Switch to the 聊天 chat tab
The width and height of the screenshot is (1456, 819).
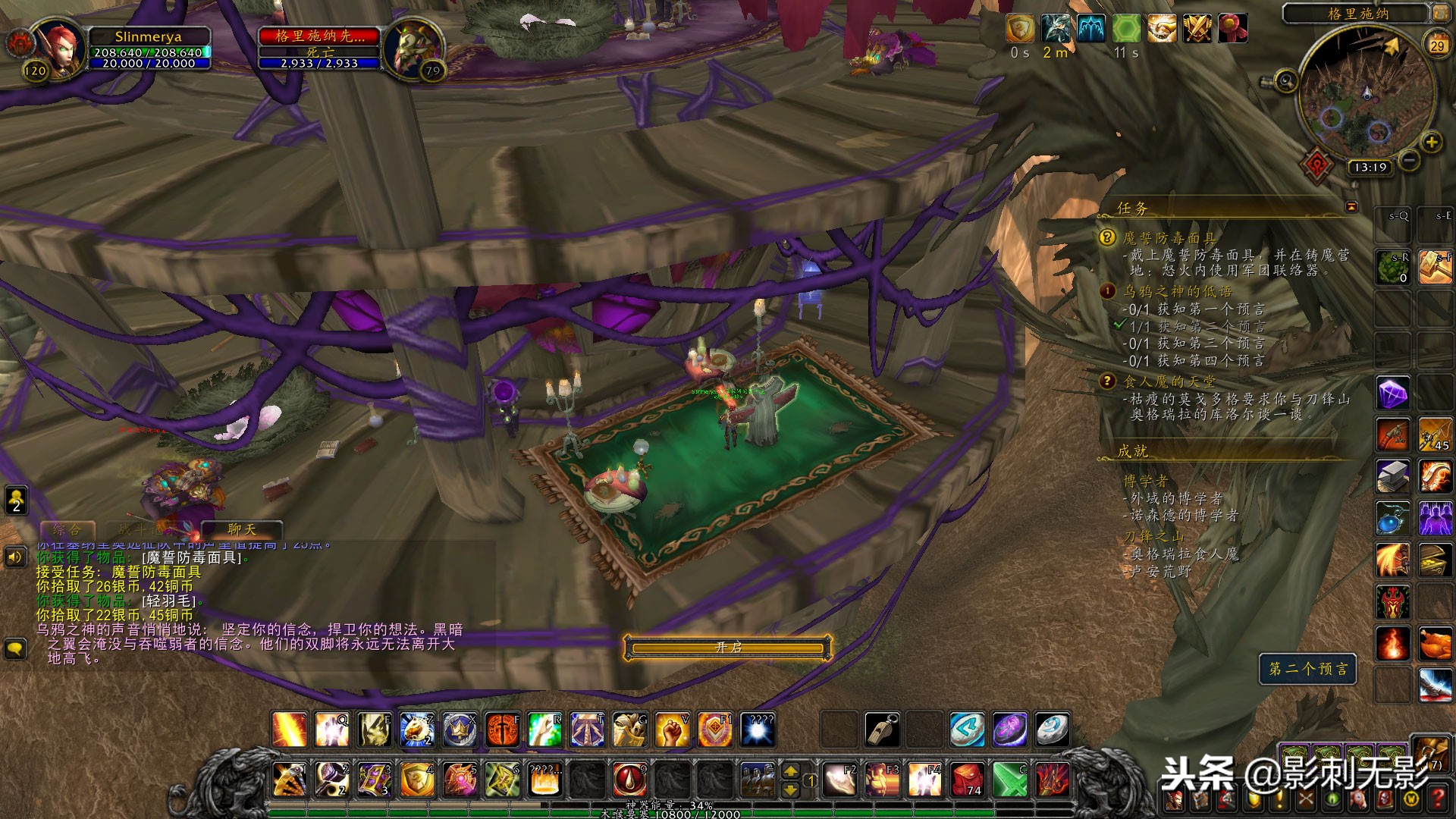pyautogui.click(x=242, y=529)
